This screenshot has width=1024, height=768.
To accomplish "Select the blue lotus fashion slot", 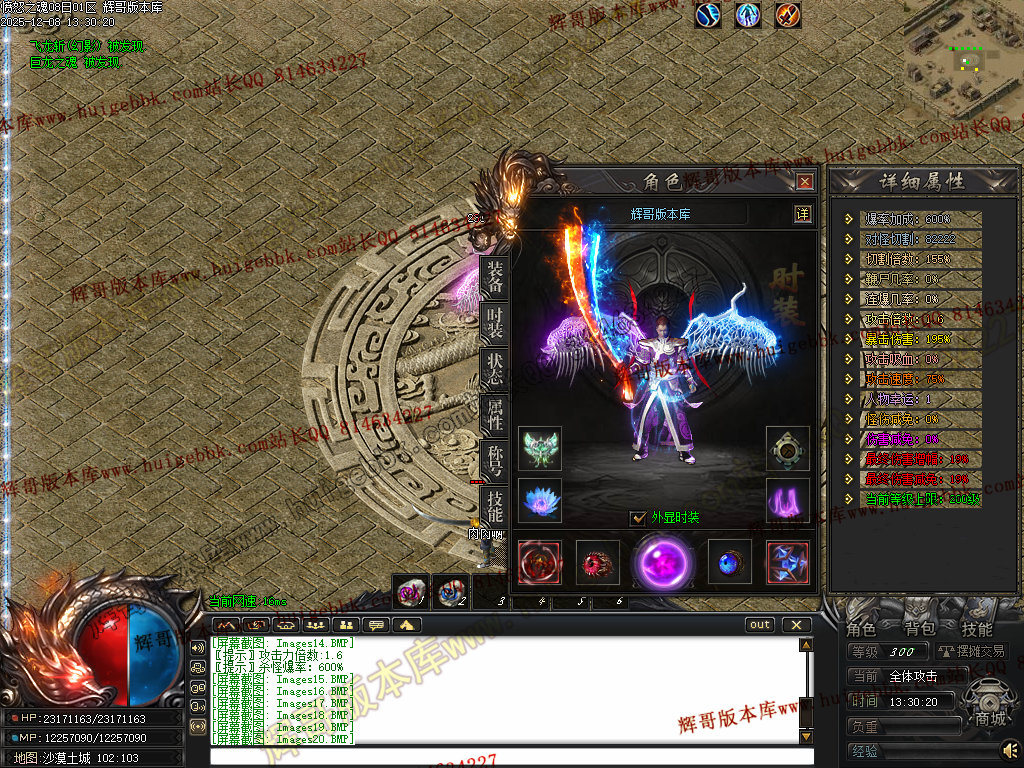I will click(x=540, y=499).
